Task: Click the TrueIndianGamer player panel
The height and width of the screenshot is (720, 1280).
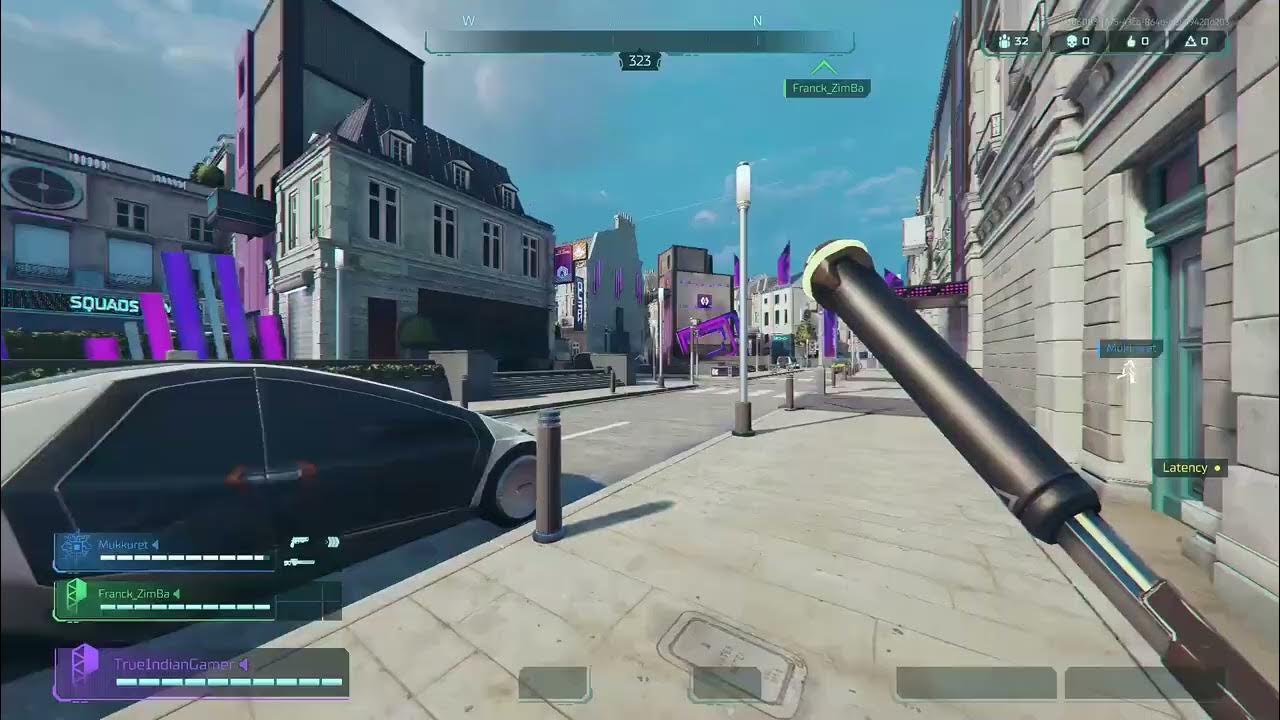Action: click(x=202, y=673)
